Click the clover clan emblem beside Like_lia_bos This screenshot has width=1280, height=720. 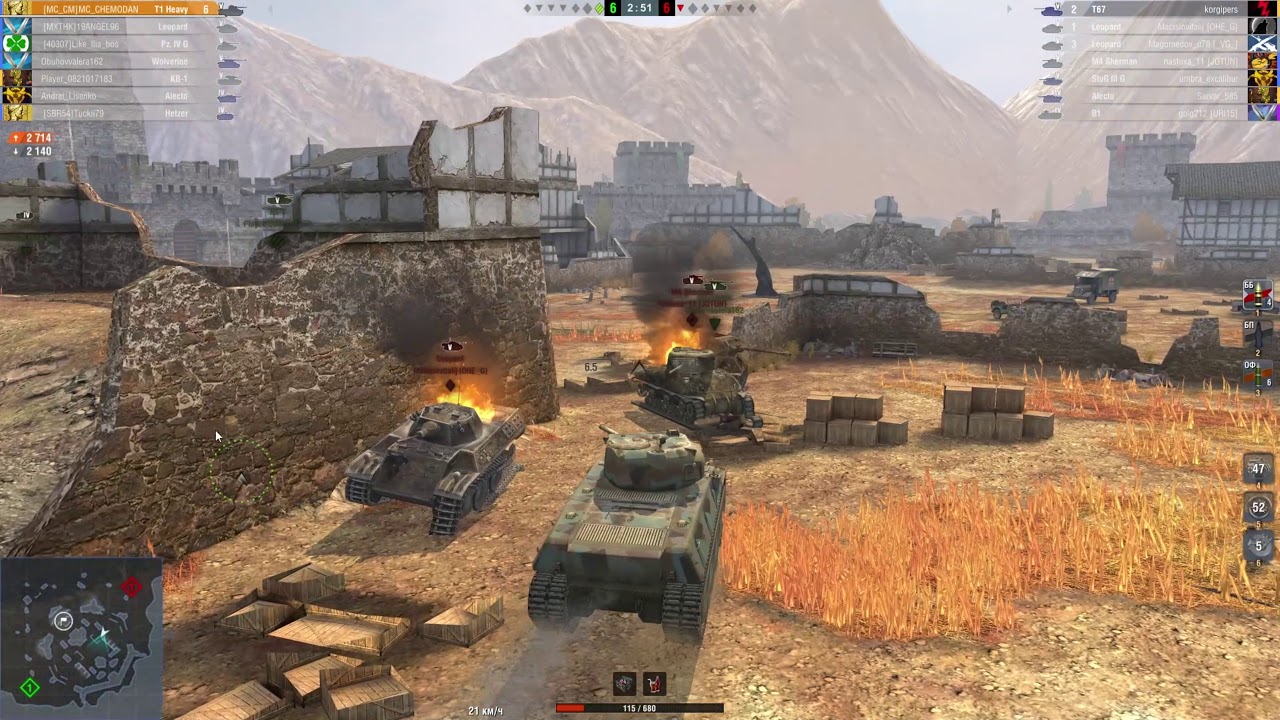tap(15, 43)
